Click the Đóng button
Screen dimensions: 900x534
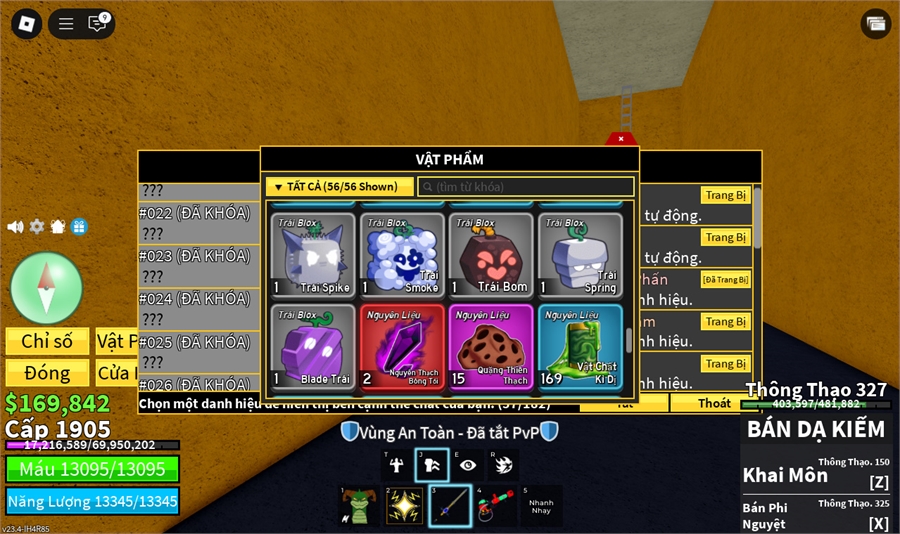tap(47, 373)
